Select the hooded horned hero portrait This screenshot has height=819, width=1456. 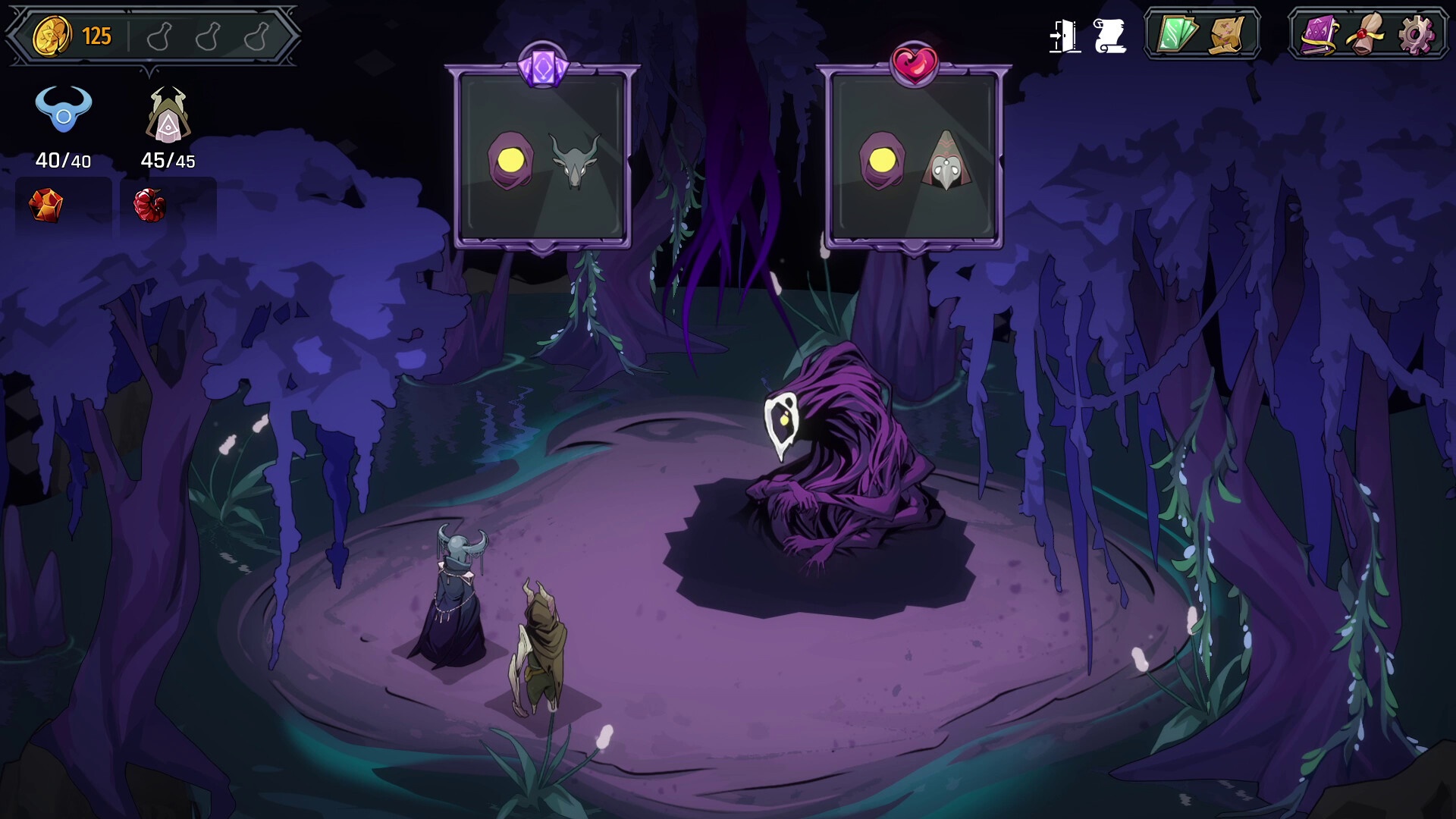168,115
